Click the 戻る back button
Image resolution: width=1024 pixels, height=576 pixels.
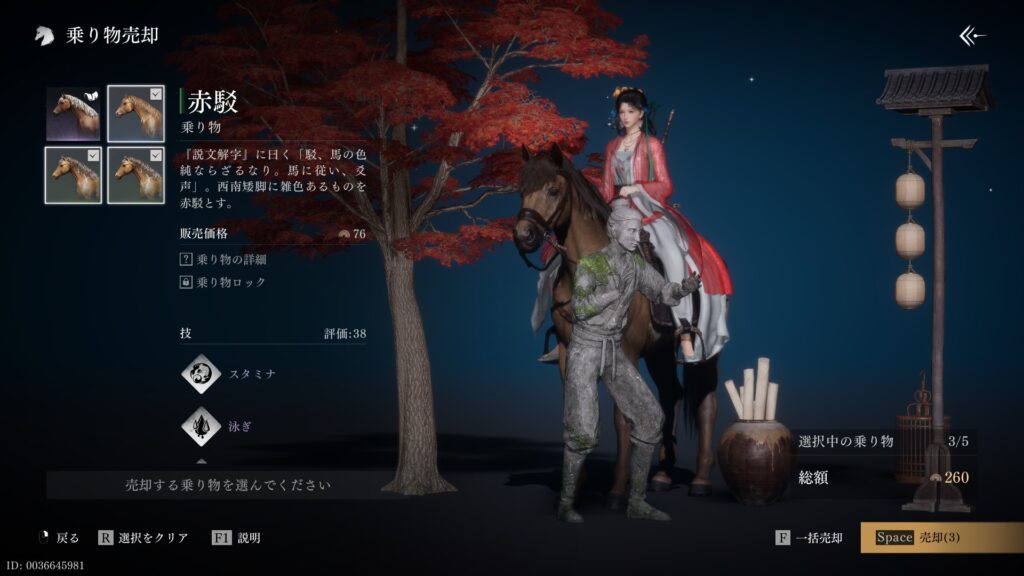57,538
